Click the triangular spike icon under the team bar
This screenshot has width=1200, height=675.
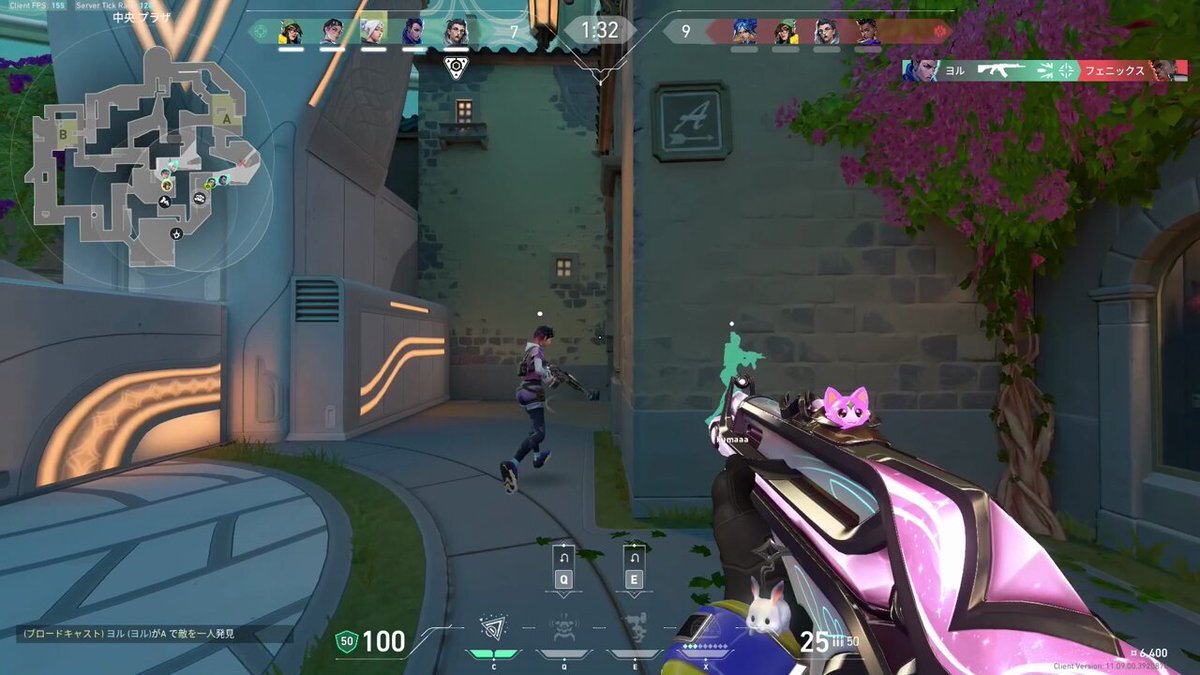(455, 67)
